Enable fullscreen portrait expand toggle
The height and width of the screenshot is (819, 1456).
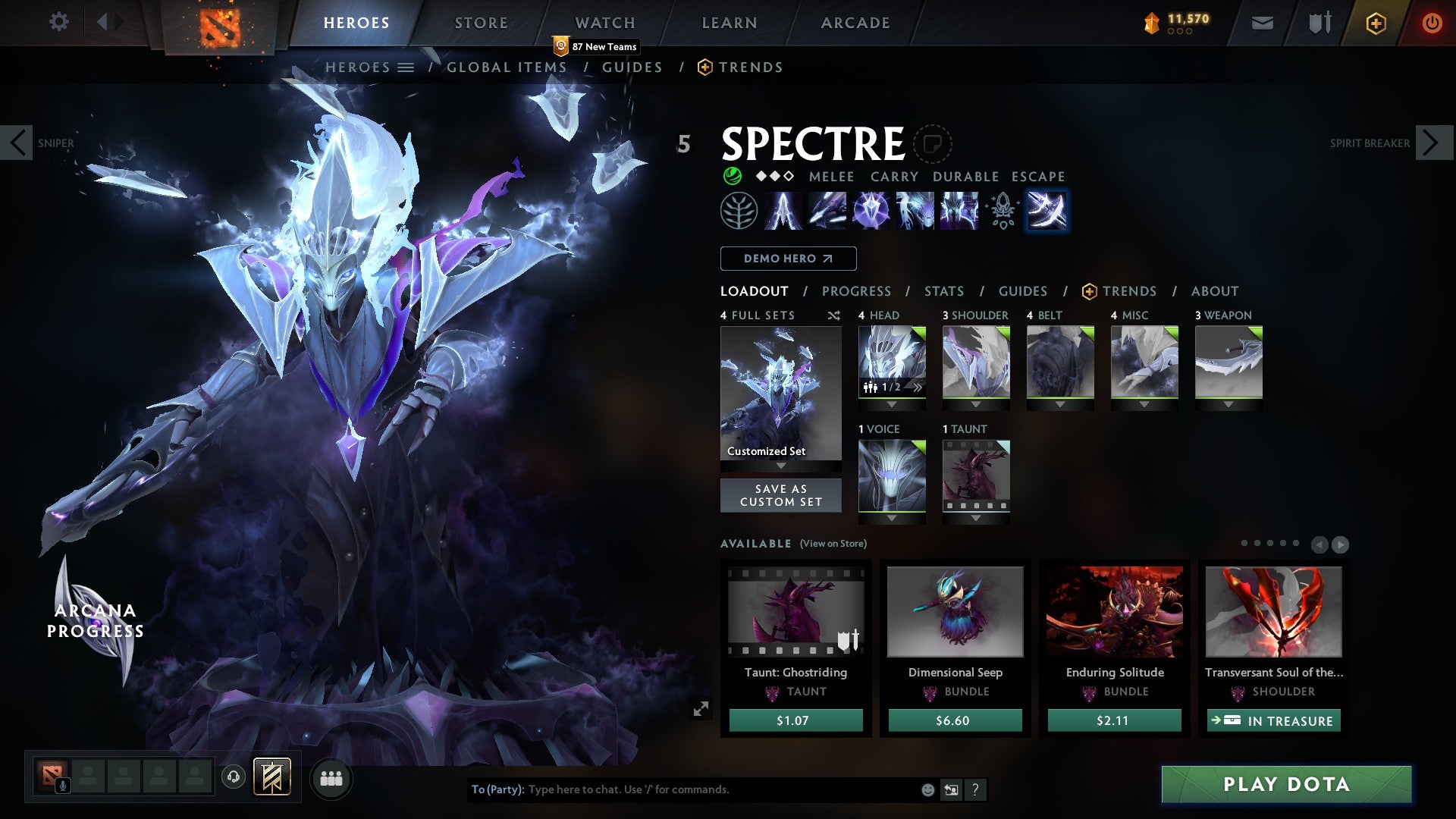[x=701, y=709]
